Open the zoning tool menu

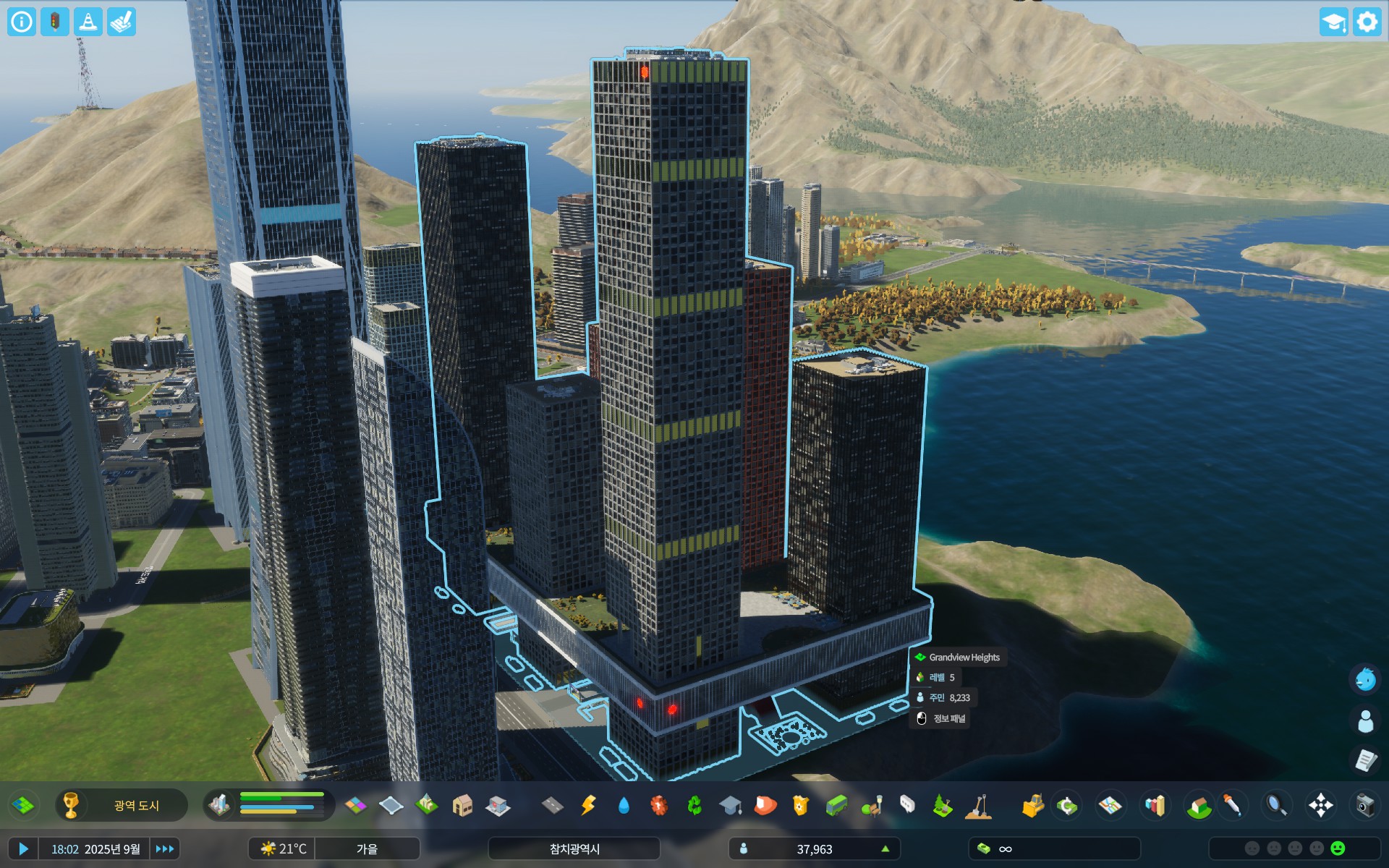[355, 805]
